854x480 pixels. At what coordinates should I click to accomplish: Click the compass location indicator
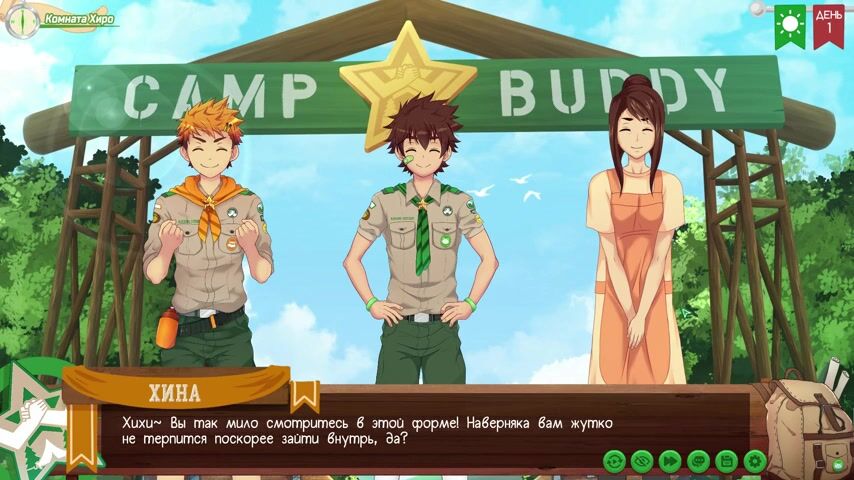pos(20,20)
